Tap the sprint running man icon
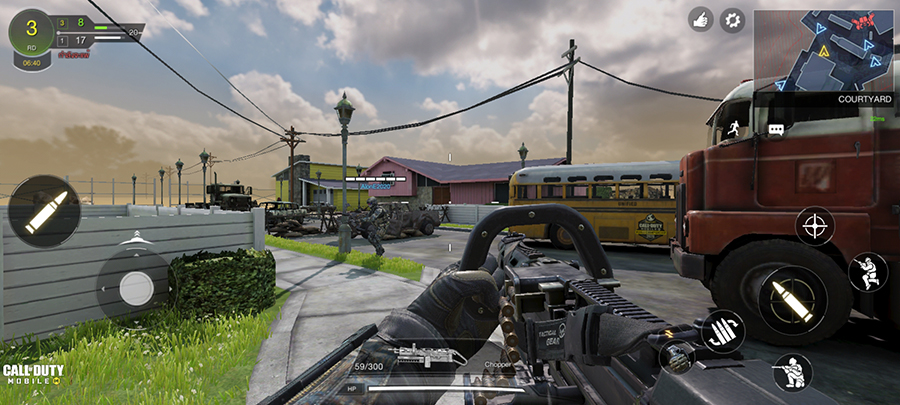Viewport: 900px width, 405px height. 734,127
